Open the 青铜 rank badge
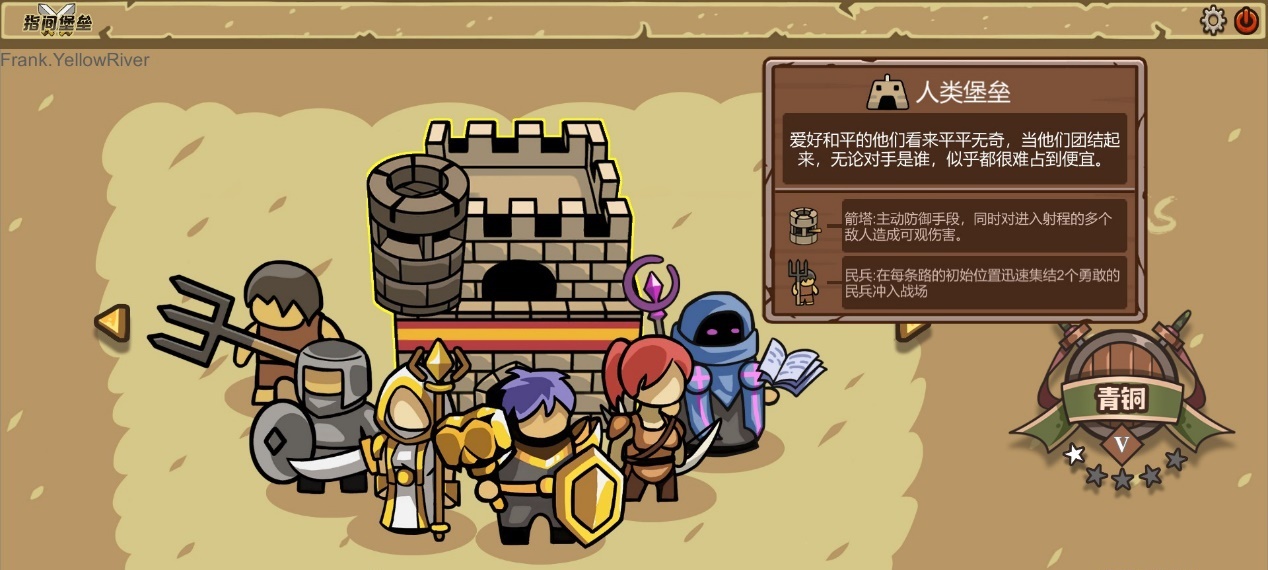This screenshot has height=570, width=1268. (x=1121, y=400)
